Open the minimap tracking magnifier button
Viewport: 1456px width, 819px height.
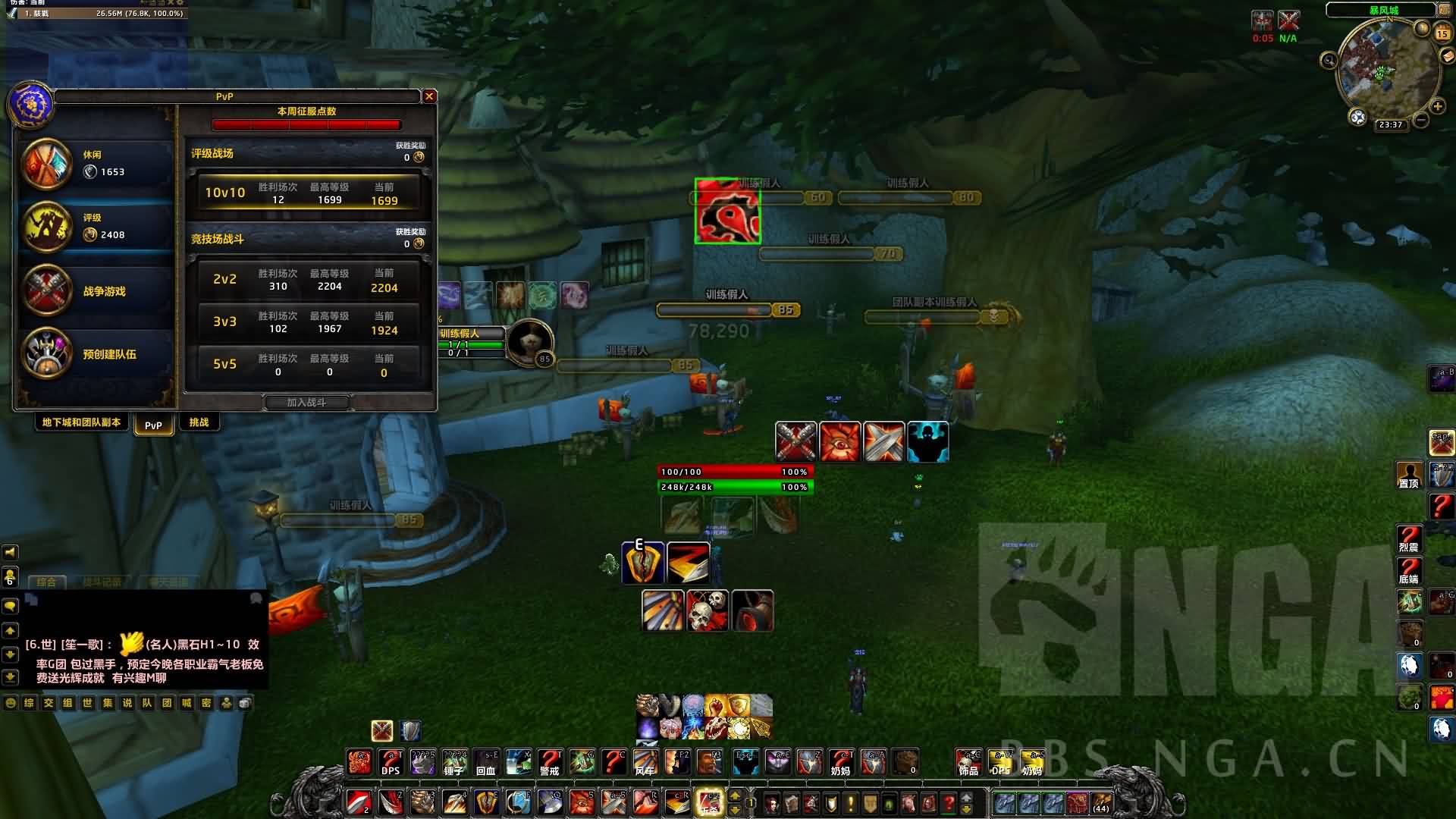(x=1329, y=60)
